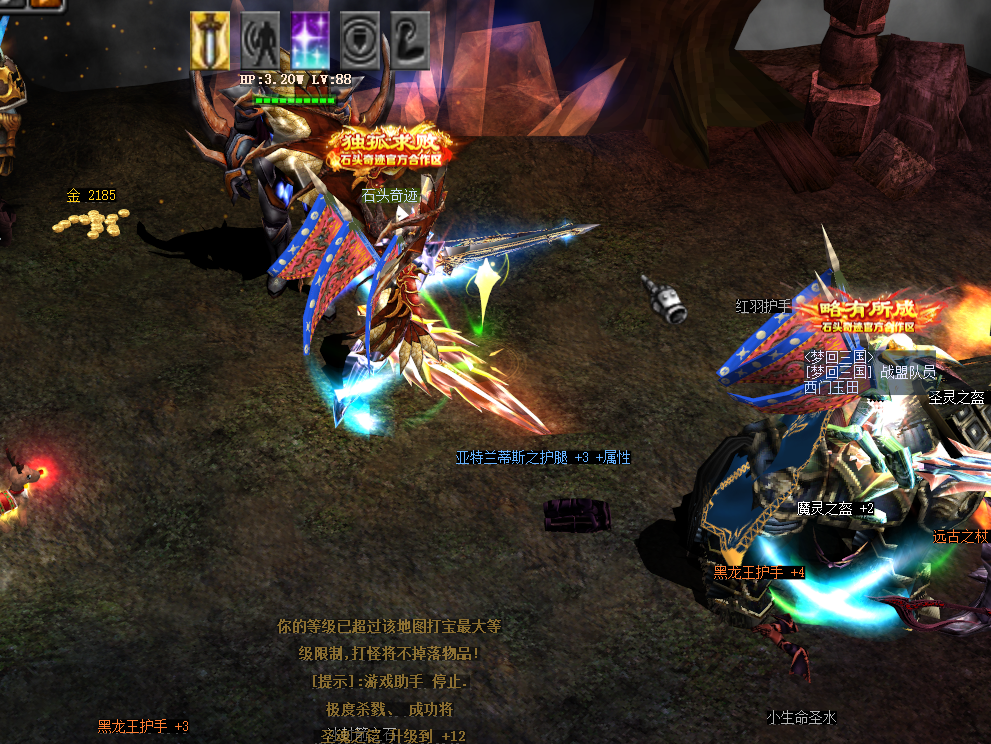Click the grey warrior silhouette icon

(x=260, y=41)
